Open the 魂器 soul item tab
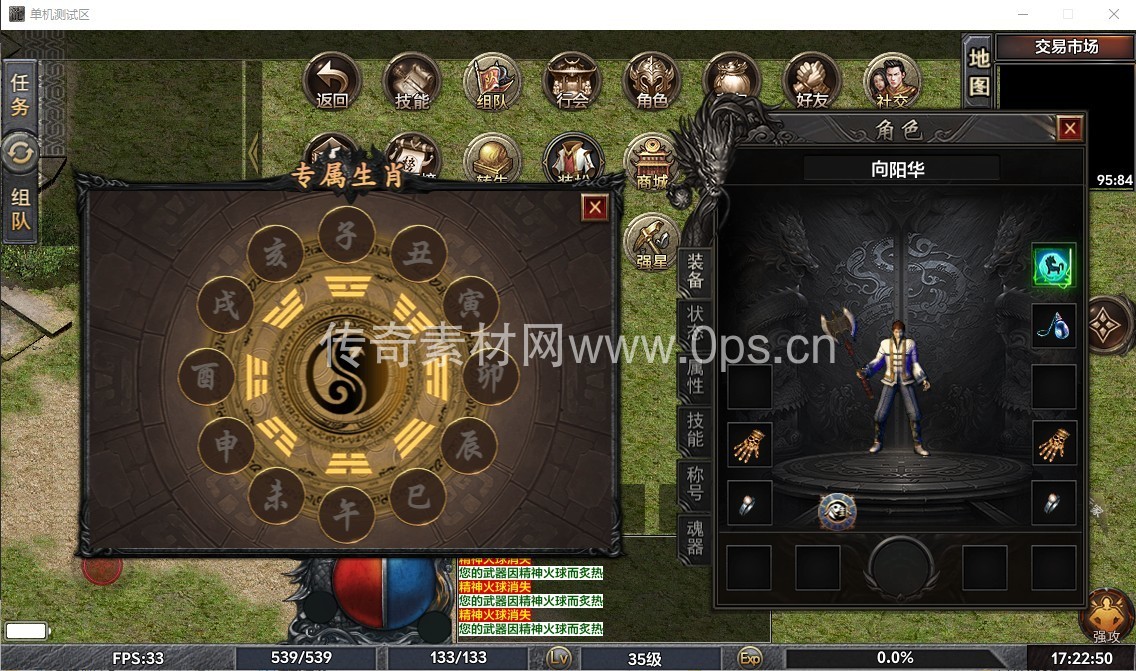Viewport: 1136px width, 671px height. (695, 536)
